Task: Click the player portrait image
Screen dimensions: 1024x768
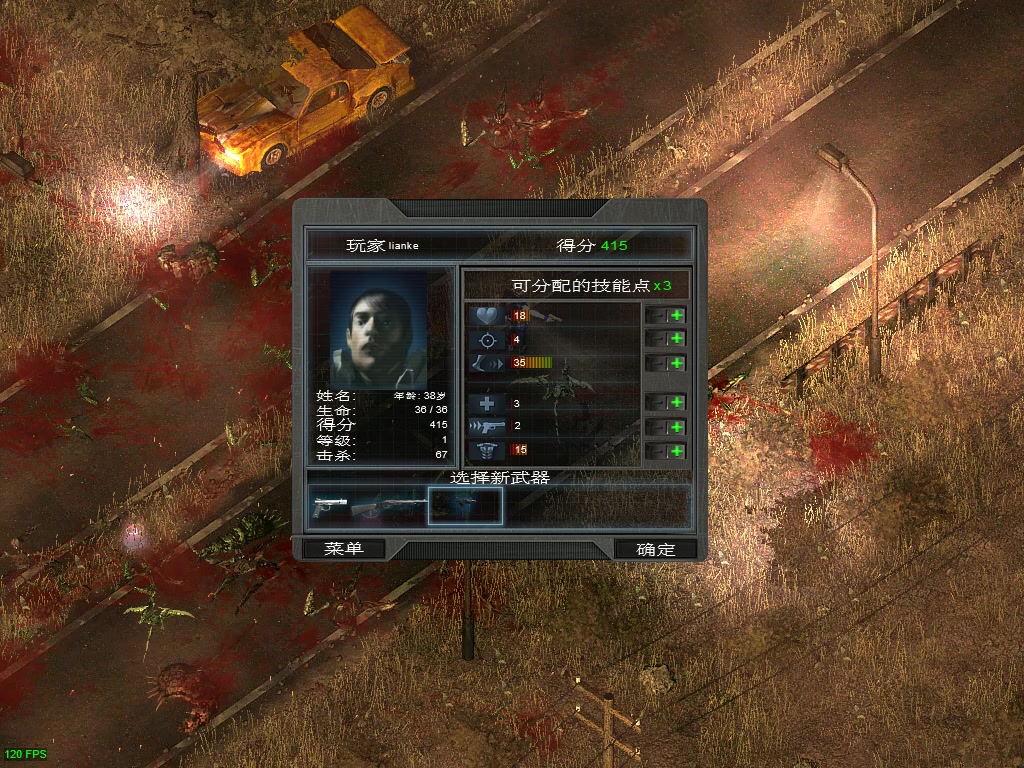Action: pyautogui.click(x=378, y=328)
